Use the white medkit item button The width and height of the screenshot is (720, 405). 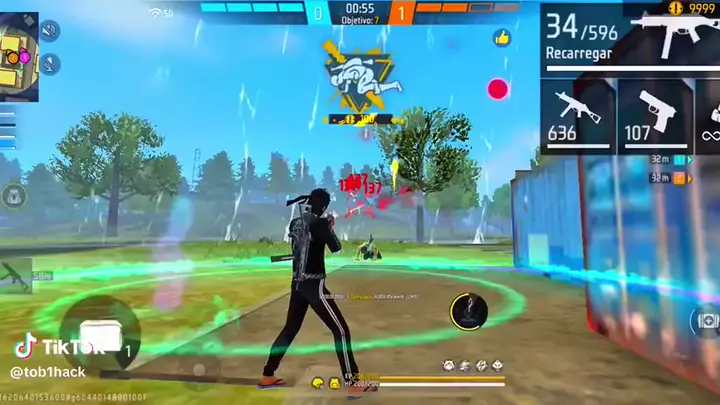click(x=100, y=337)
